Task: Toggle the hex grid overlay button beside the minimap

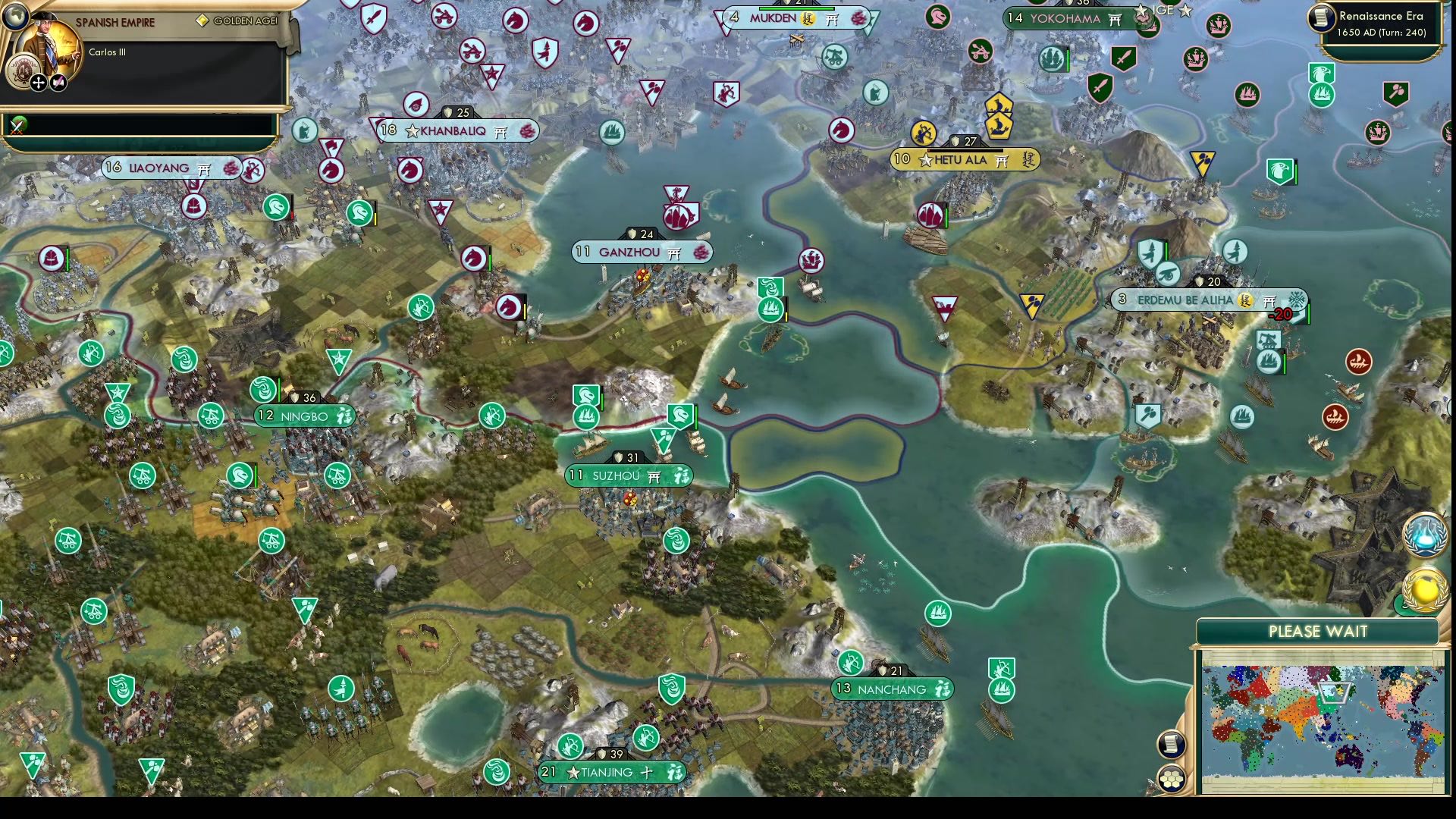Action: pyautogui.click(x=1172, y=779)
